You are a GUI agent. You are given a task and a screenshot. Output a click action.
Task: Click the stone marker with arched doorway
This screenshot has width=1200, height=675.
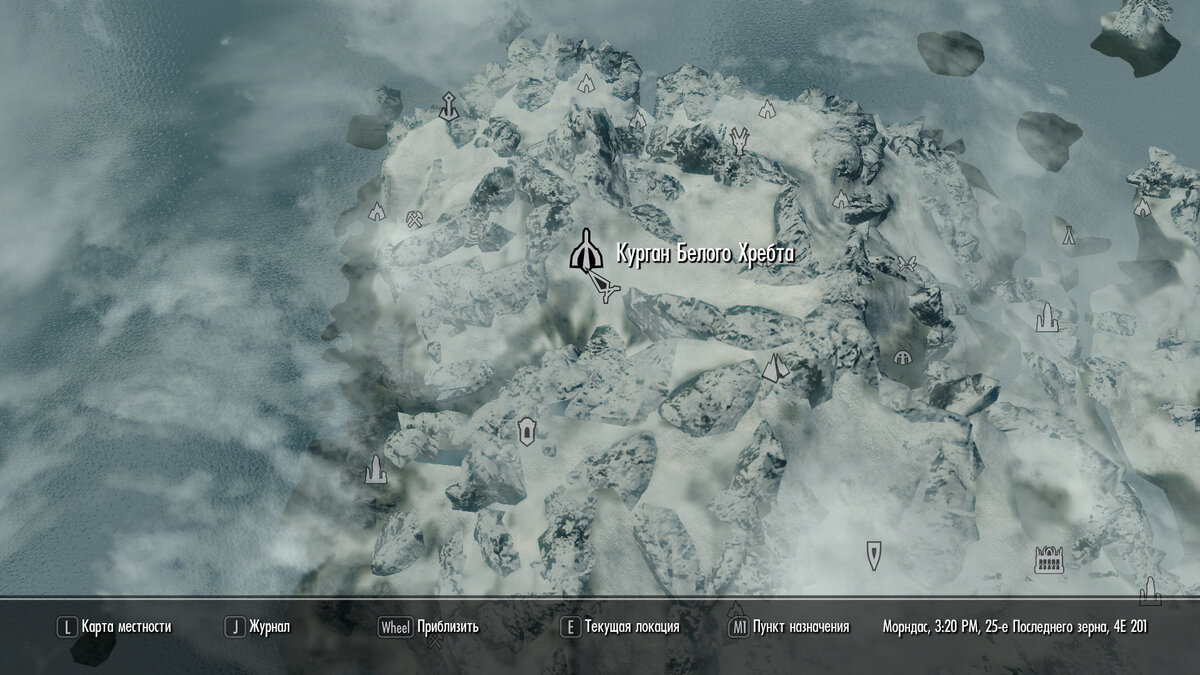tap(525, 432)
